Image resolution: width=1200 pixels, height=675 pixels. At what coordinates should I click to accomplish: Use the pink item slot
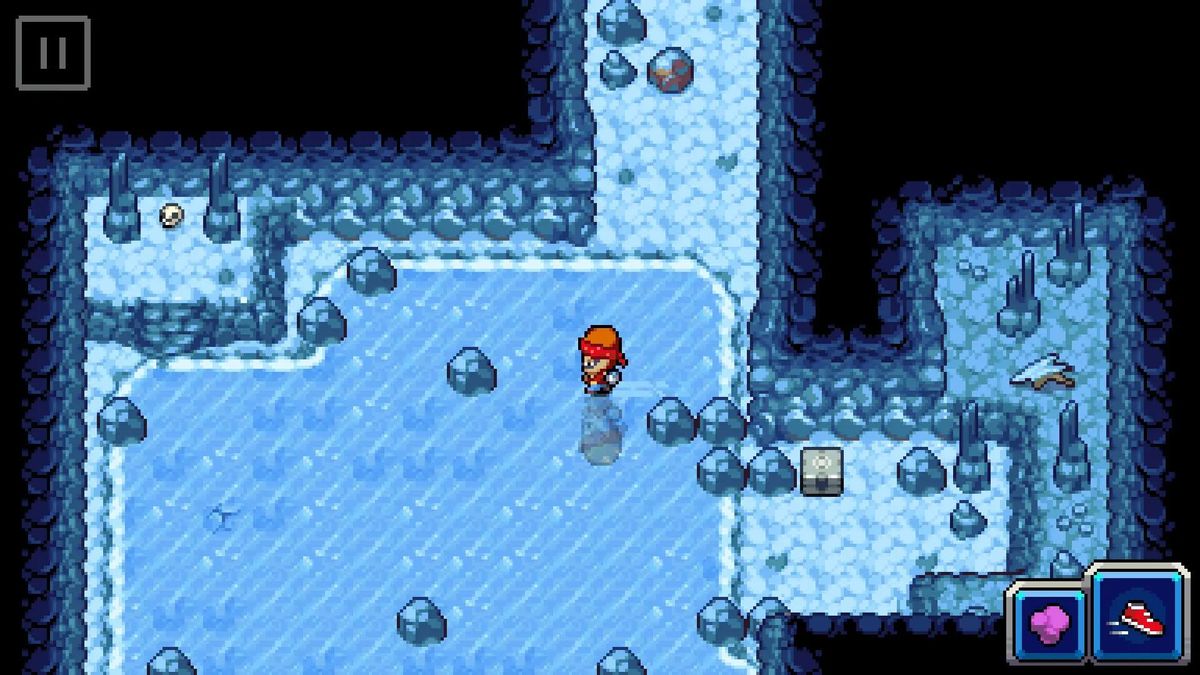coord(1047,625)
